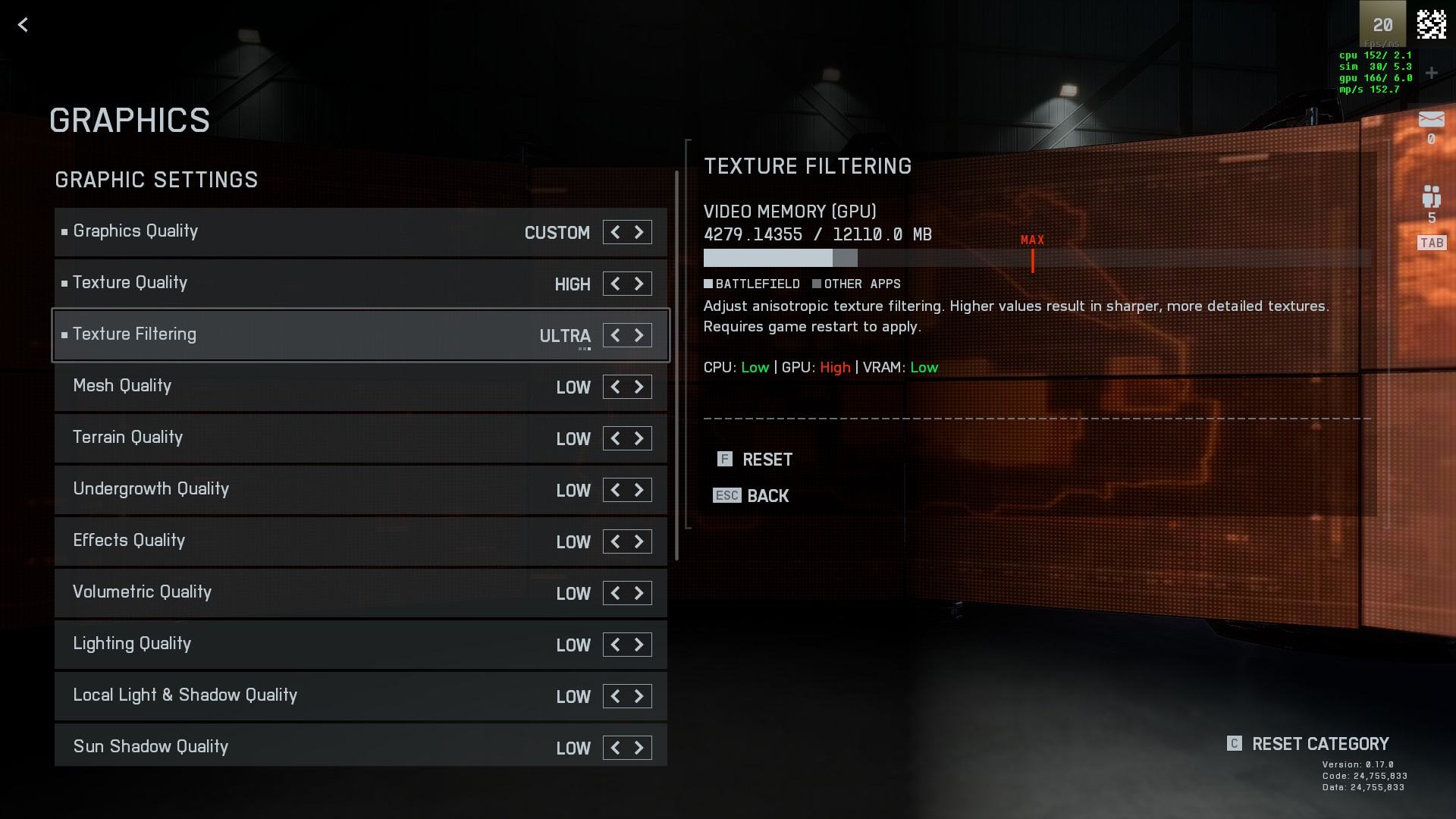Increase Texture Quality with right arrow

pyautogui.click(x=639, y=284)
